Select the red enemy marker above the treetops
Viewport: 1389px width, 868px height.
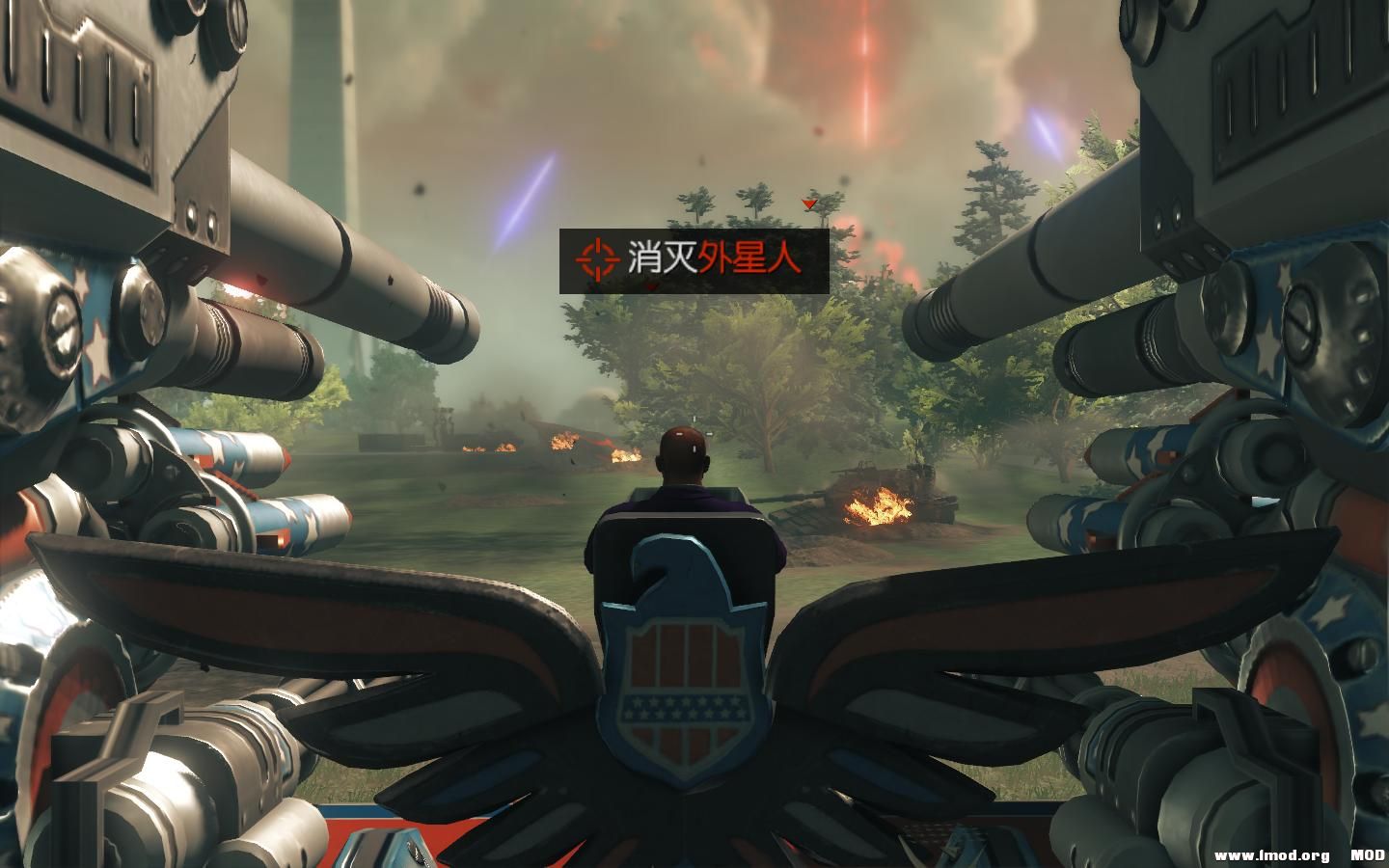(x=808, y=204)
